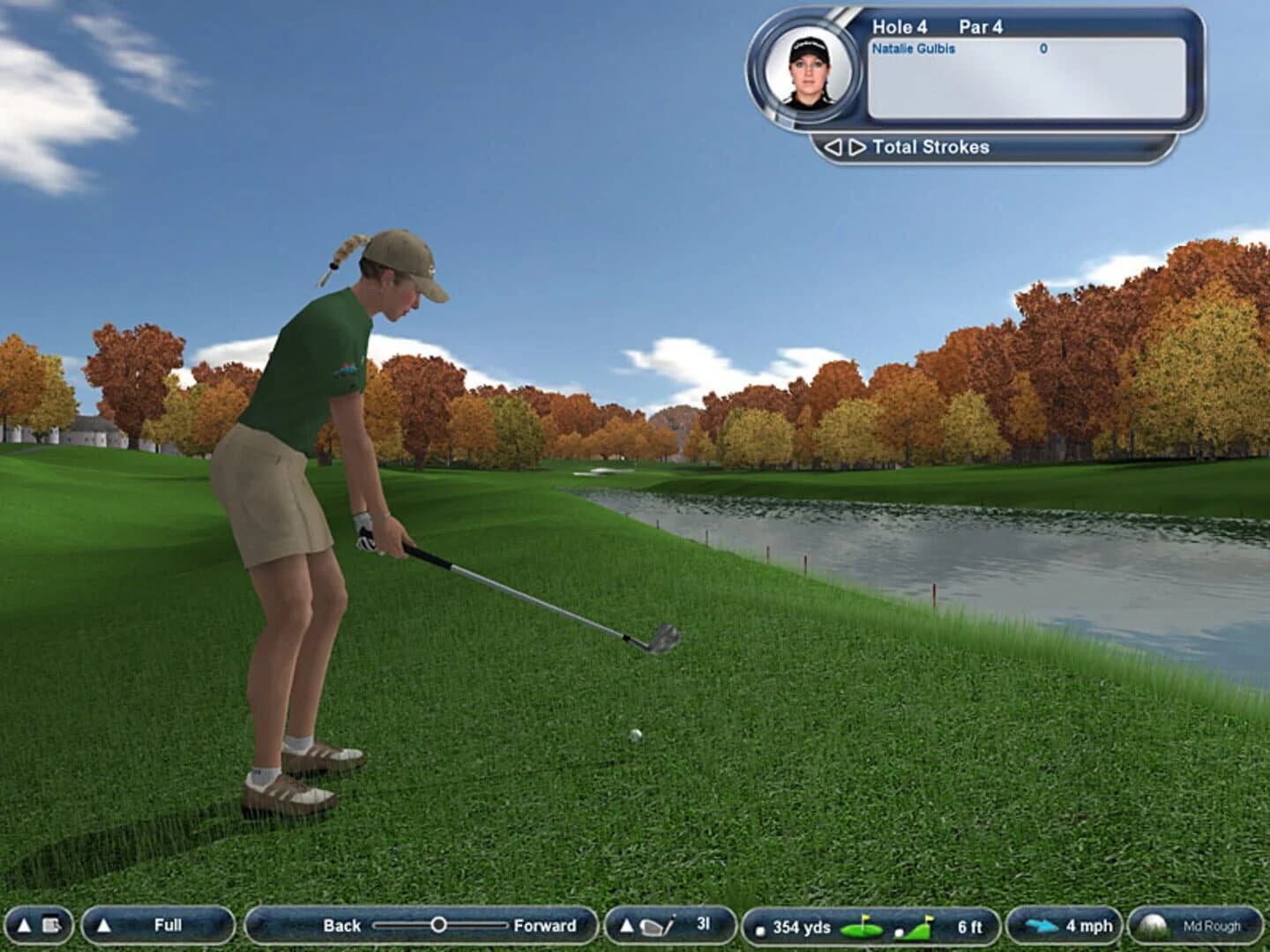Click the Forward label on the stance control
1270x952 pixels.
pos(543,926)
